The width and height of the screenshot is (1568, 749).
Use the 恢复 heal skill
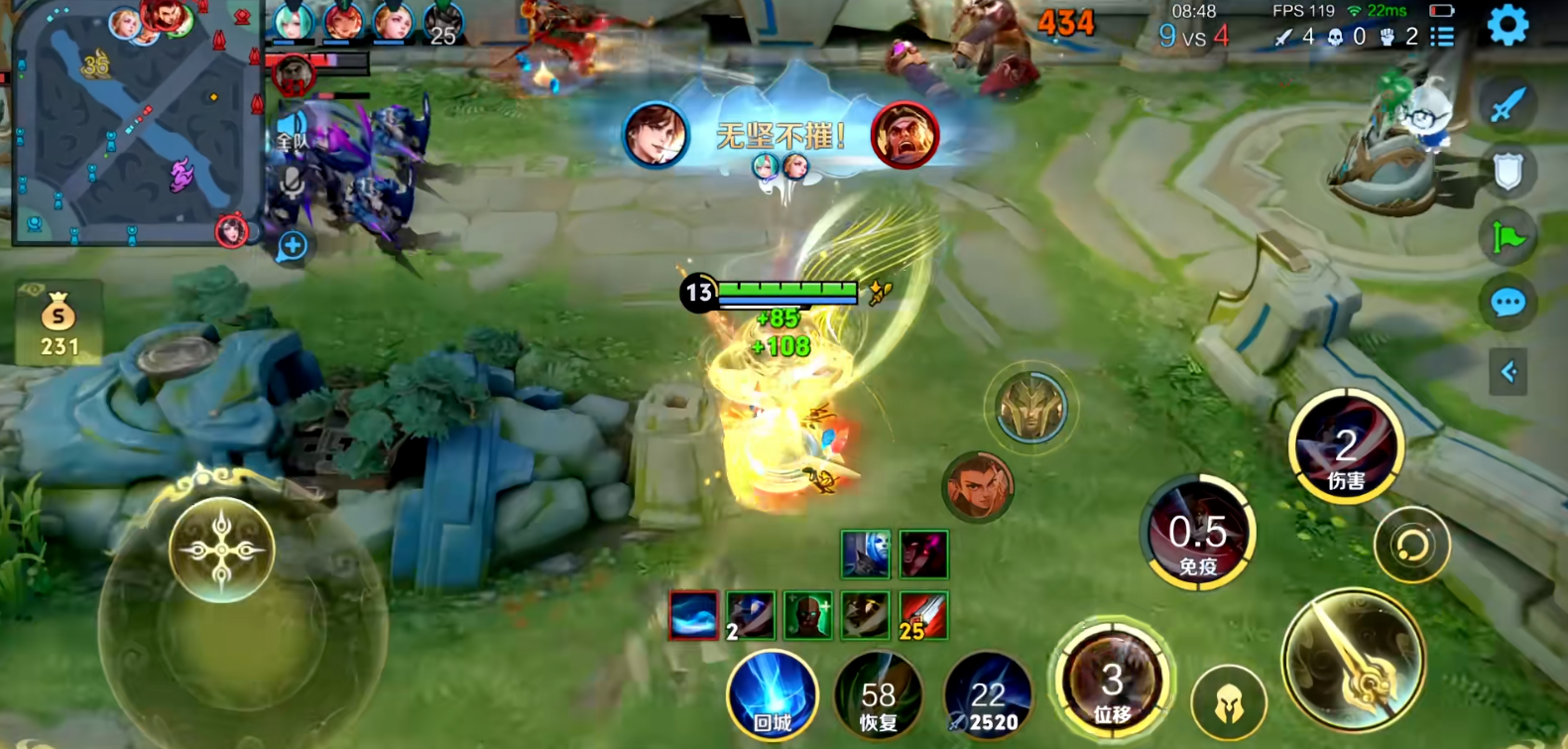878,696
